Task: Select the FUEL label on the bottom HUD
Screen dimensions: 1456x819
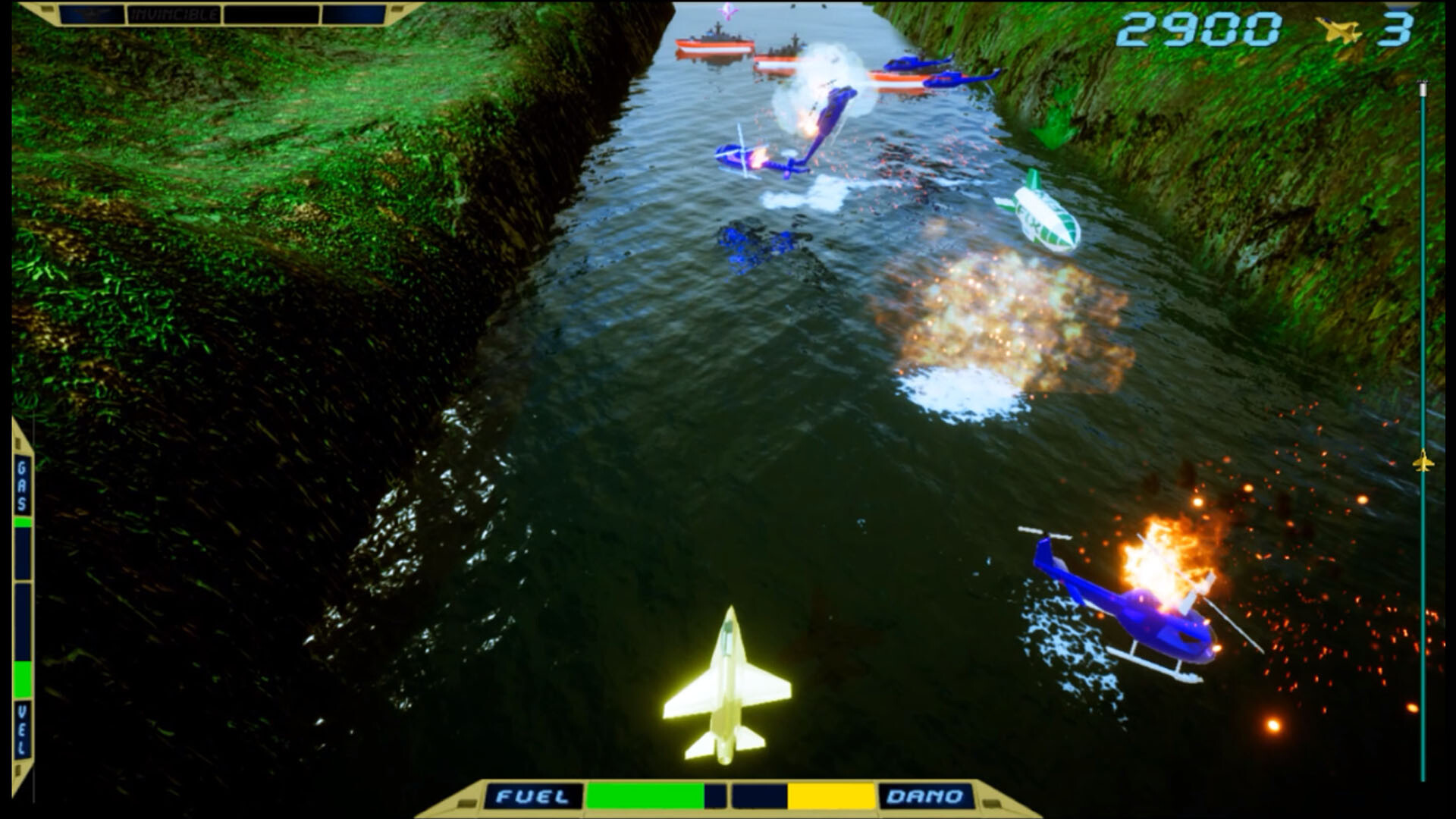Action: coord(531,795)
